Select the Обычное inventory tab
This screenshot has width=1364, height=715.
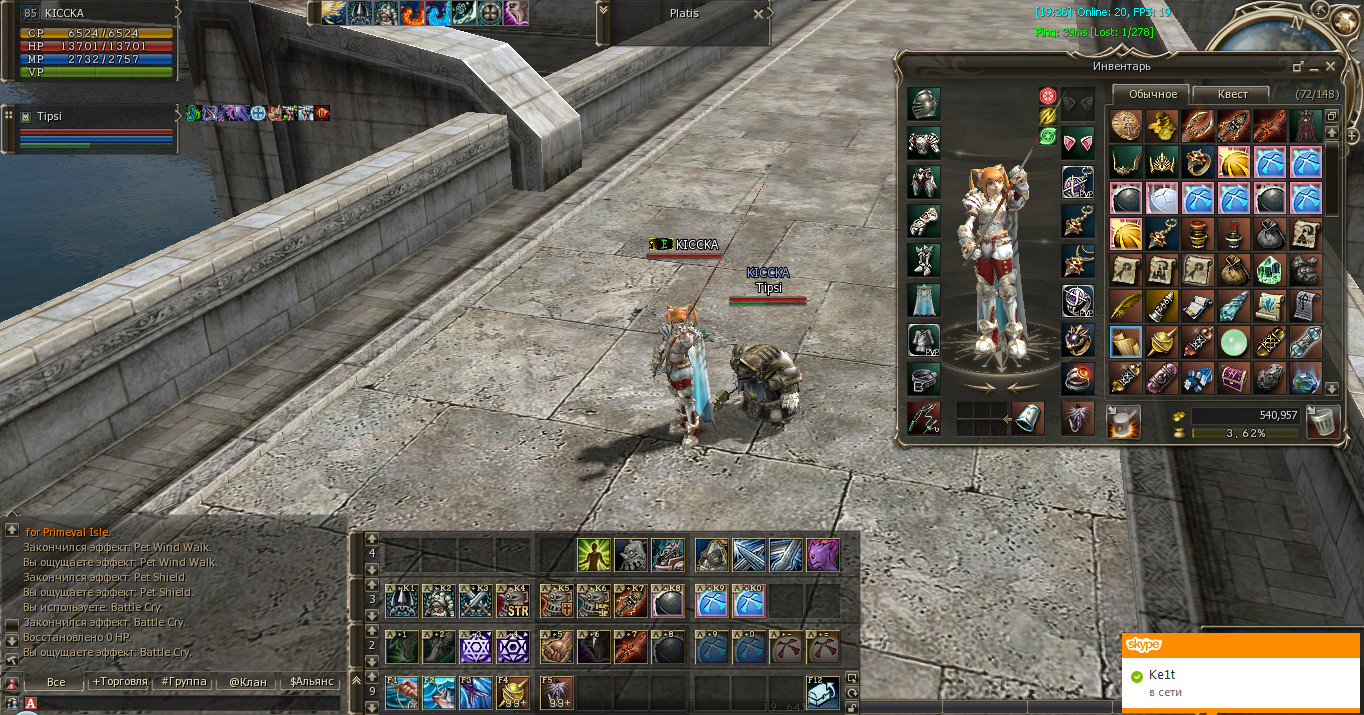click(x=1152, y=94)
